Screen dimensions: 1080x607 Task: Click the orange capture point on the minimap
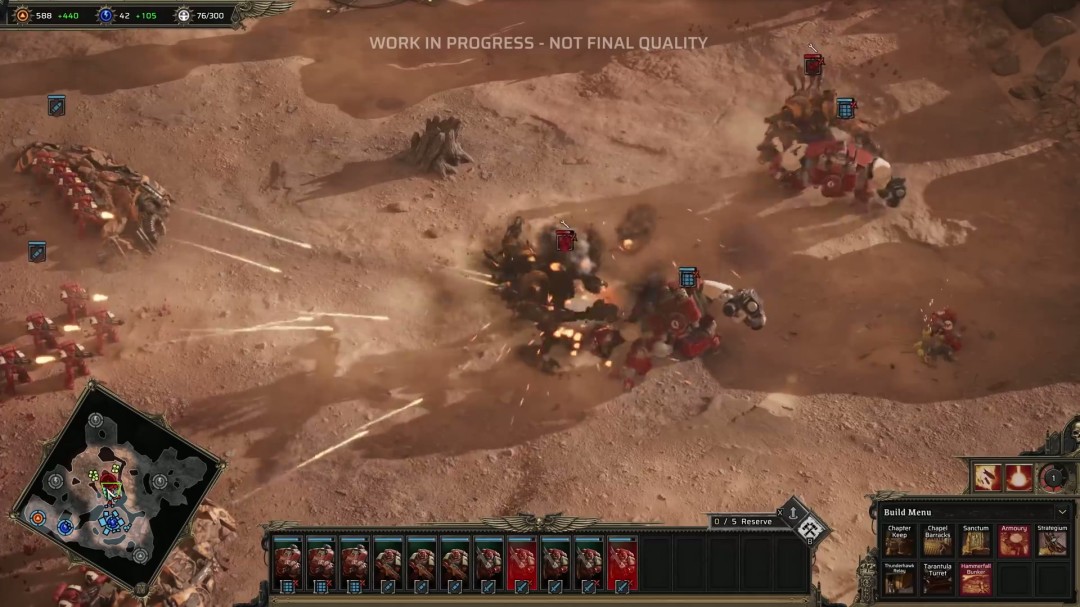click(38, 518)
